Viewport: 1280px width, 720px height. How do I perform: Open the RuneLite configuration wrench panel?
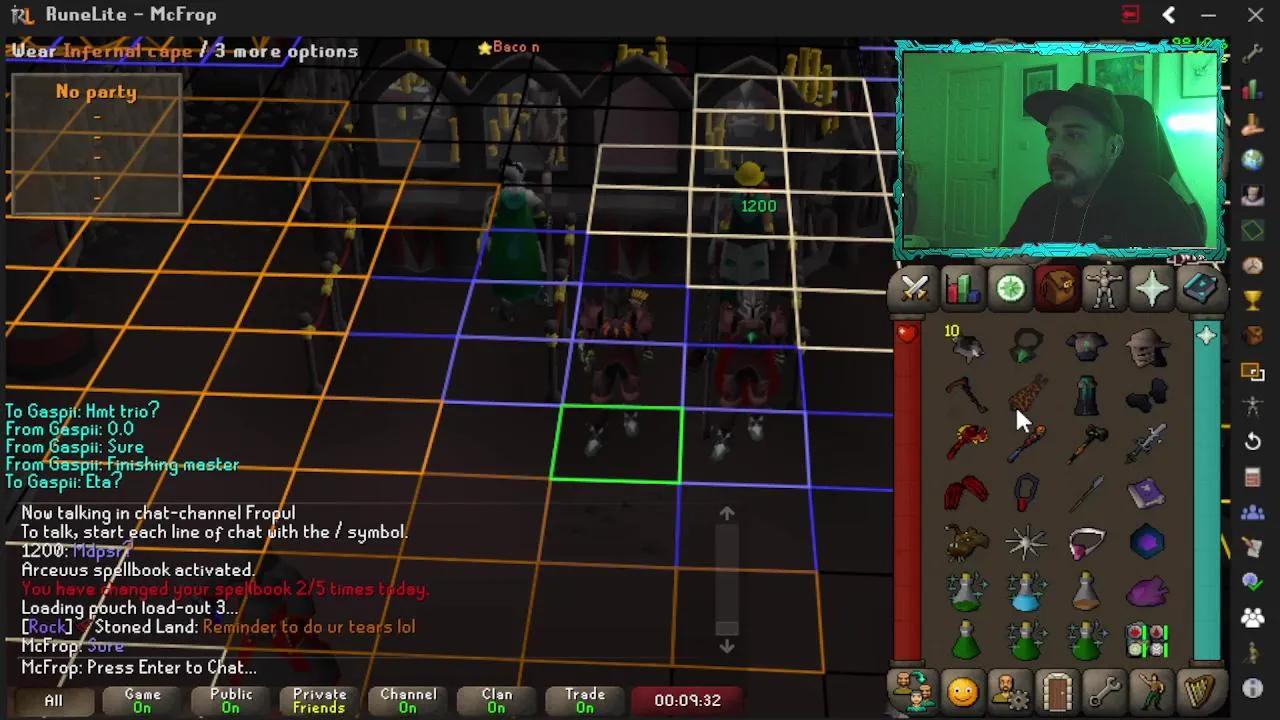click(x=1252, y=52)
